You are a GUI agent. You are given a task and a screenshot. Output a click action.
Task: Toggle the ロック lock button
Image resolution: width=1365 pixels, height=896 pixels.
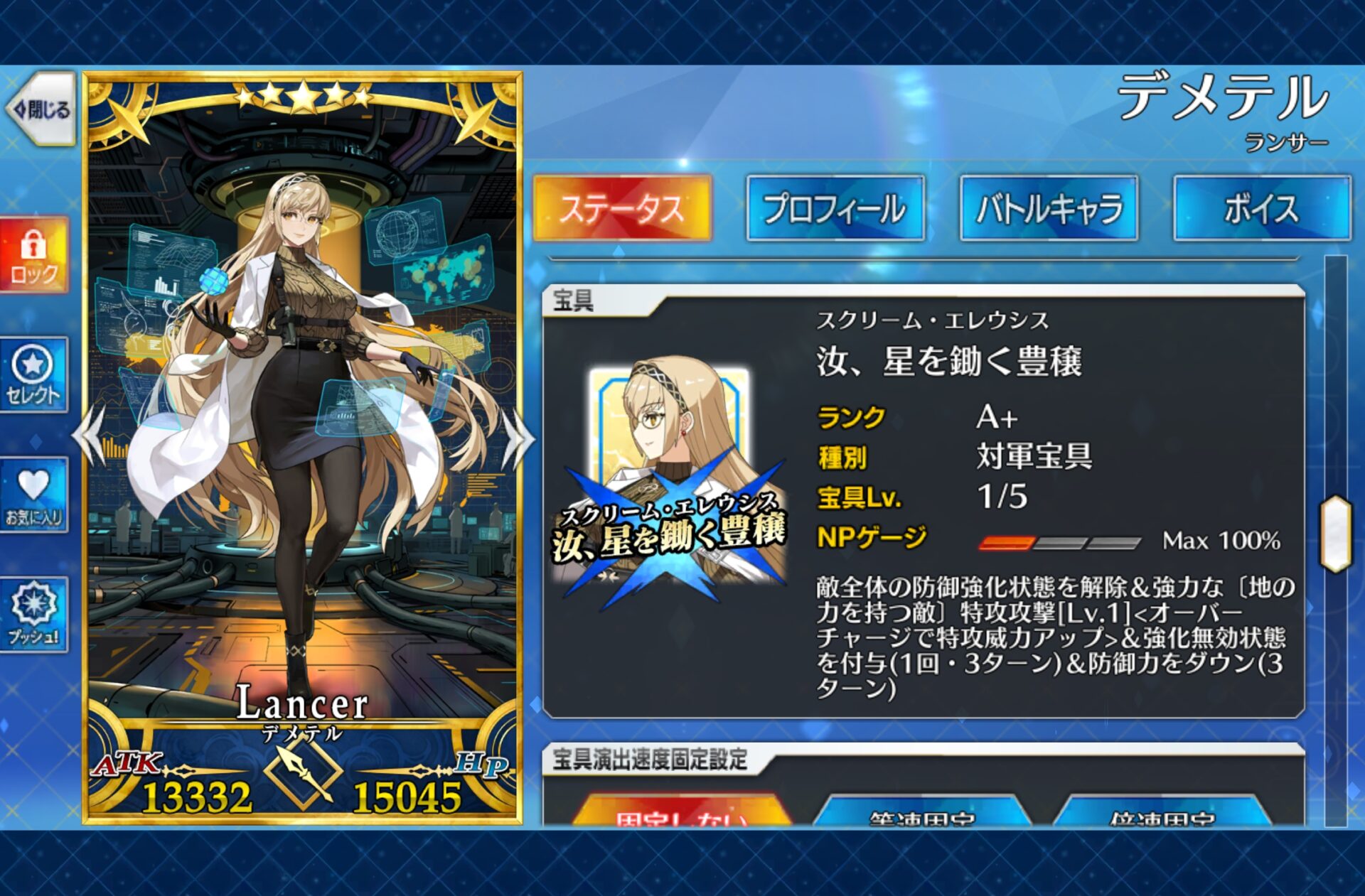[x=33, y=256]
